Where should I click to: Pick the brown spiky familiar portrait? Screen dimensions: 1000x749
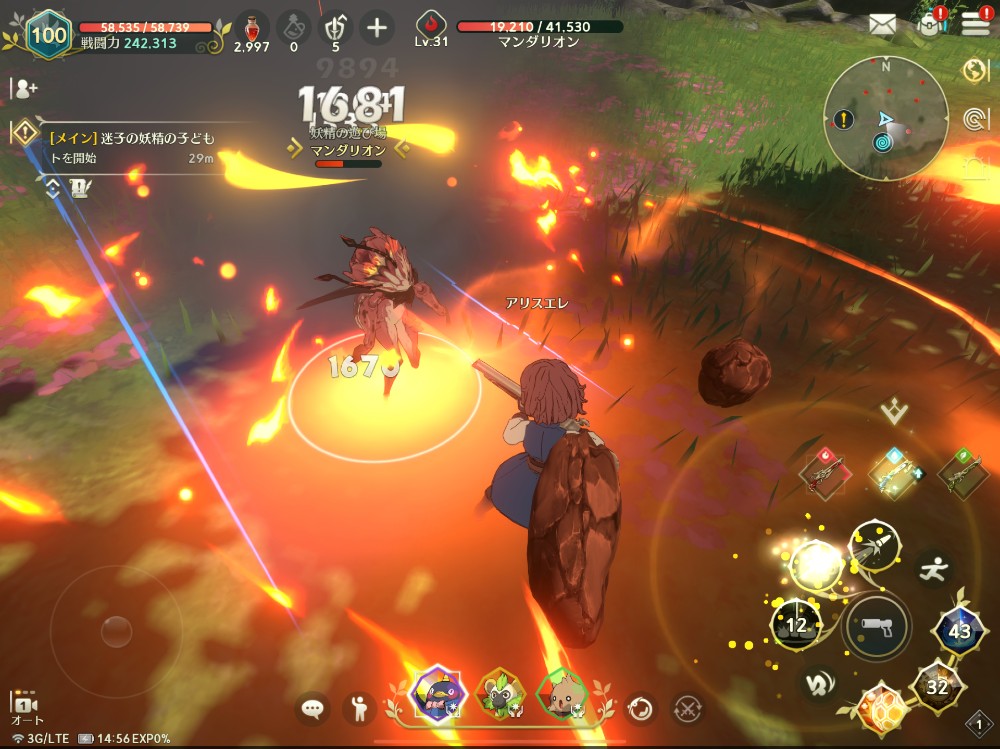click(x=561, y=693)
